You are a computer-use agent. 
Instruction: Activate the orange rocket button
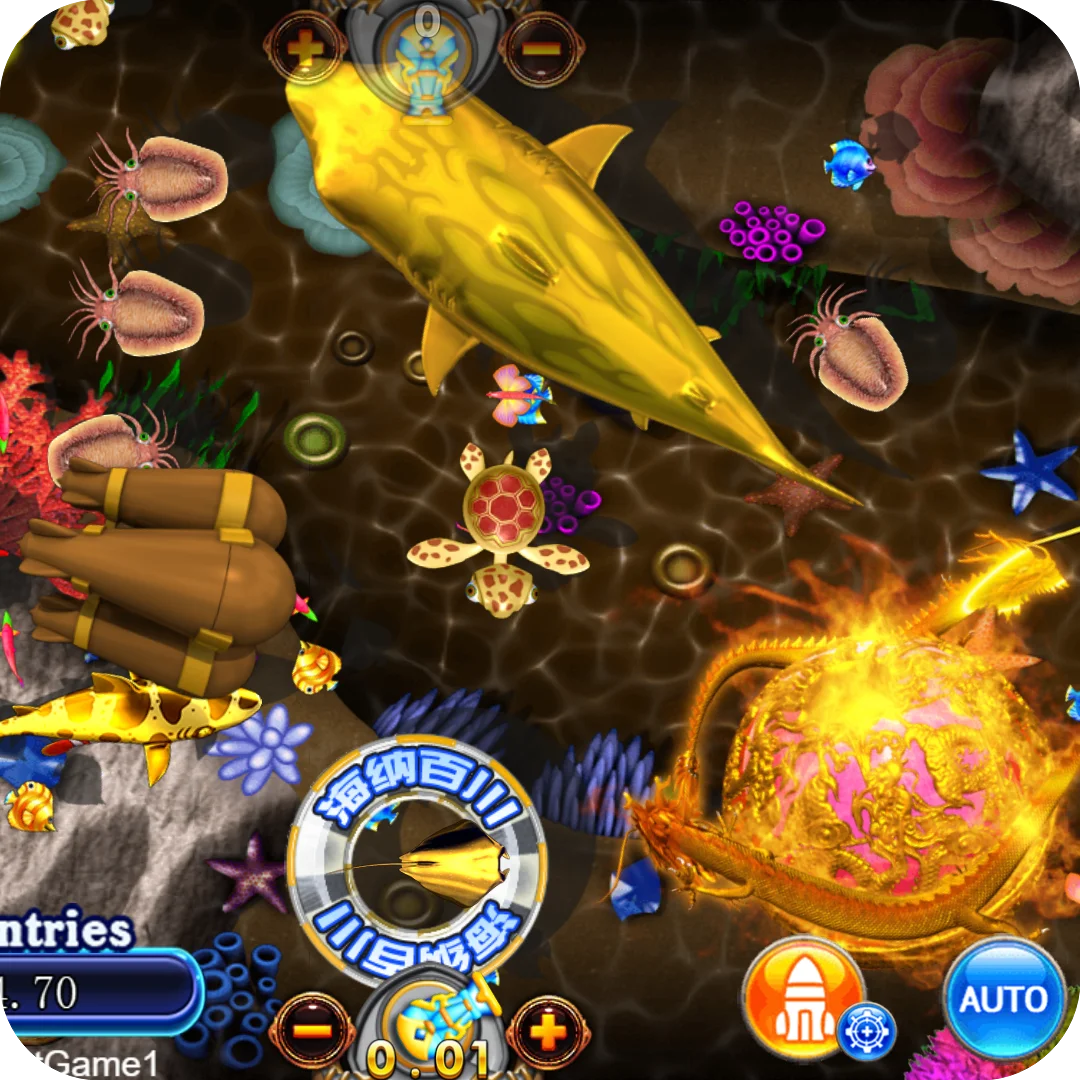(802, 997)
